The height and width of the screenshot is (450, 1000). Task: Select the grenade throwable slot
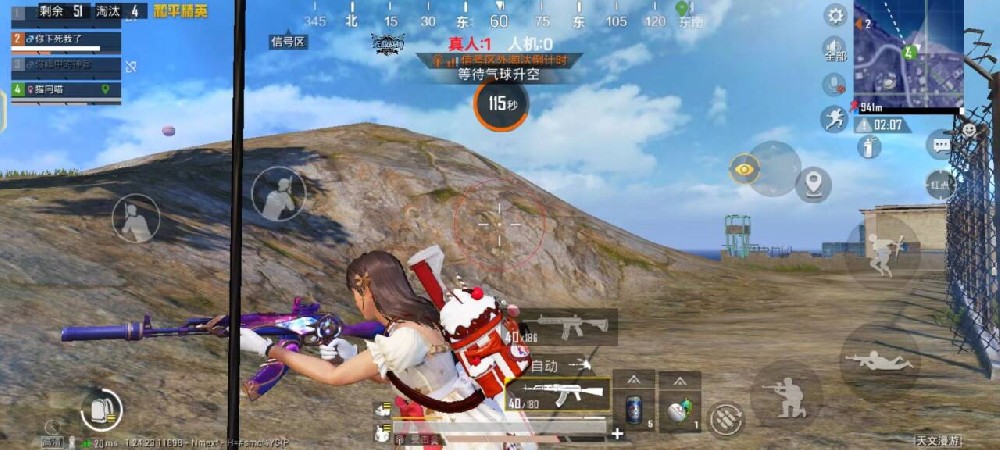click(x=679, y=410)
